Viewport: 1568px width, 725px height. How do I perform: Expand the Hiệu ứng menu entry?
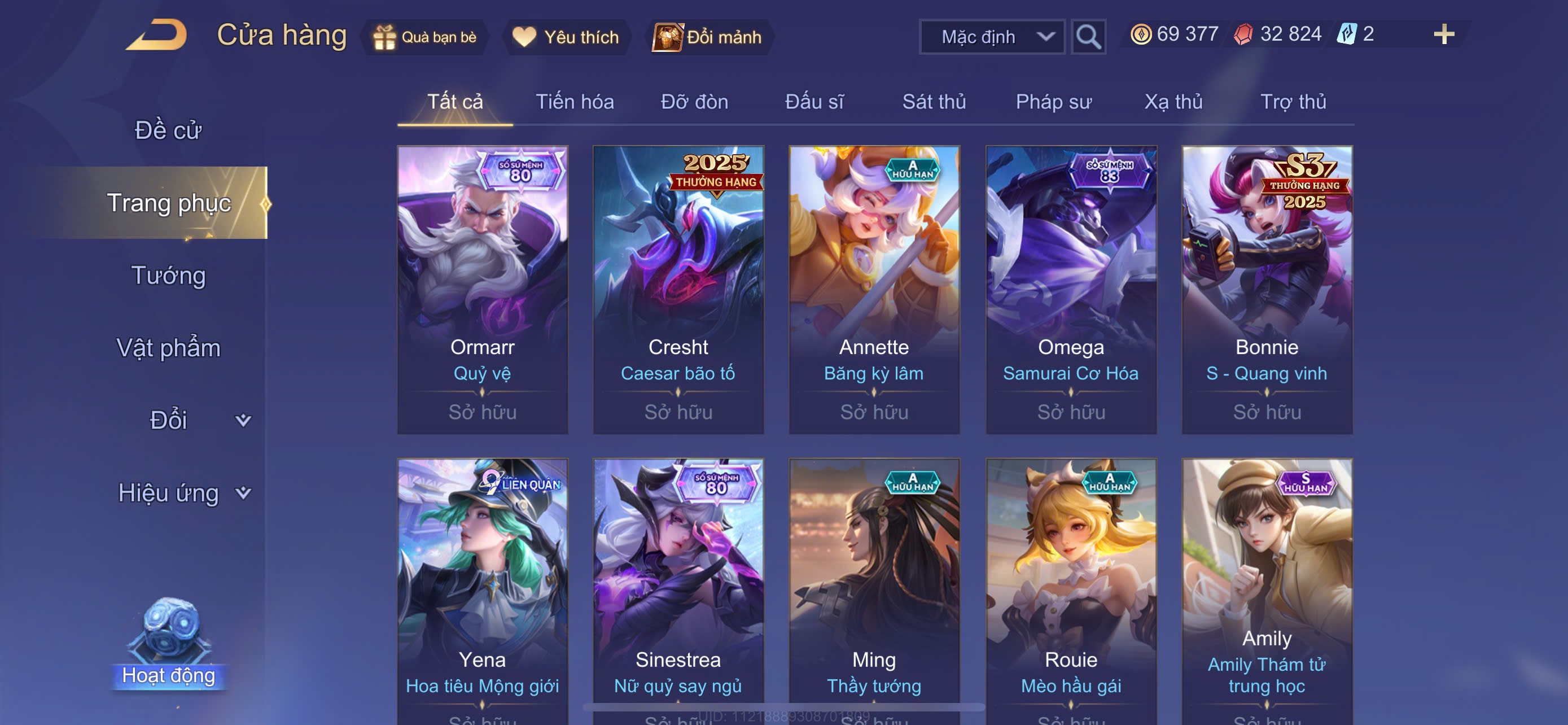point(183,492)
